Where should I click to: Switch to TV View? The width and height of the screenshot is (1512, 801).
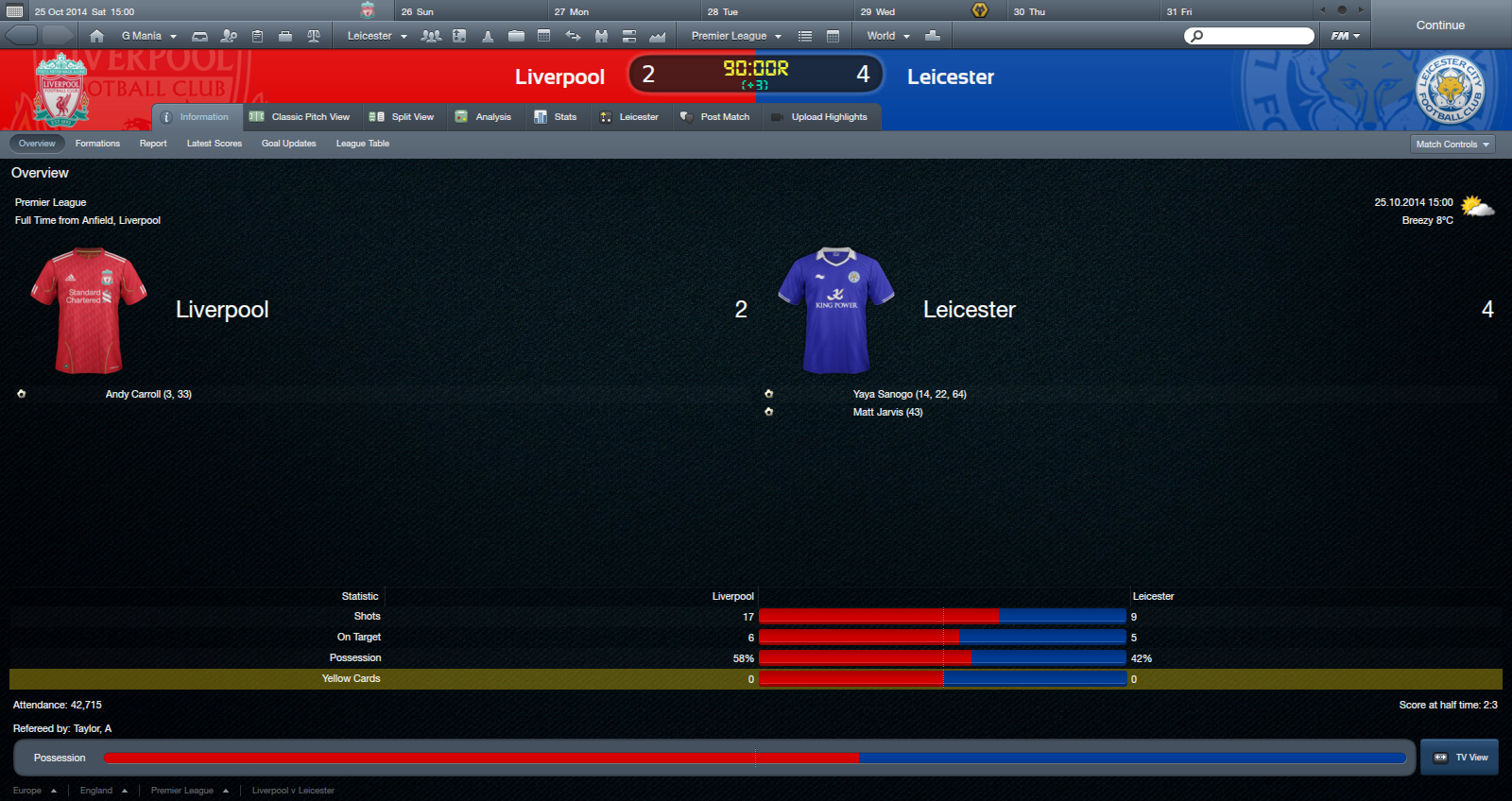(1460, 758)
